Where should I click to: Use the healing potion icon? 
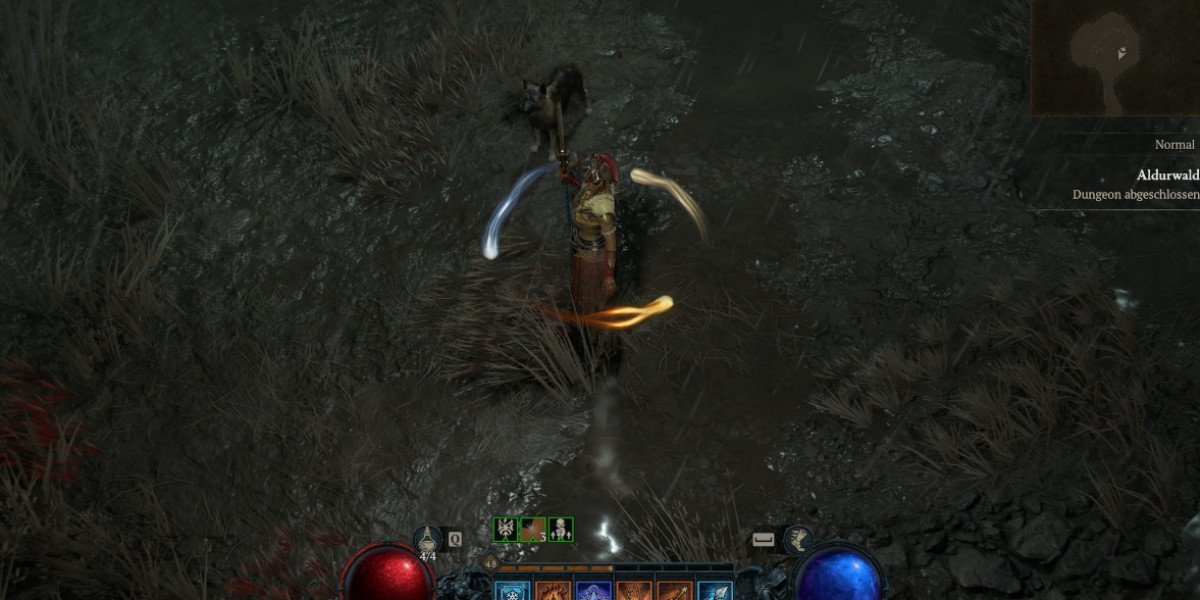[428, 541]
